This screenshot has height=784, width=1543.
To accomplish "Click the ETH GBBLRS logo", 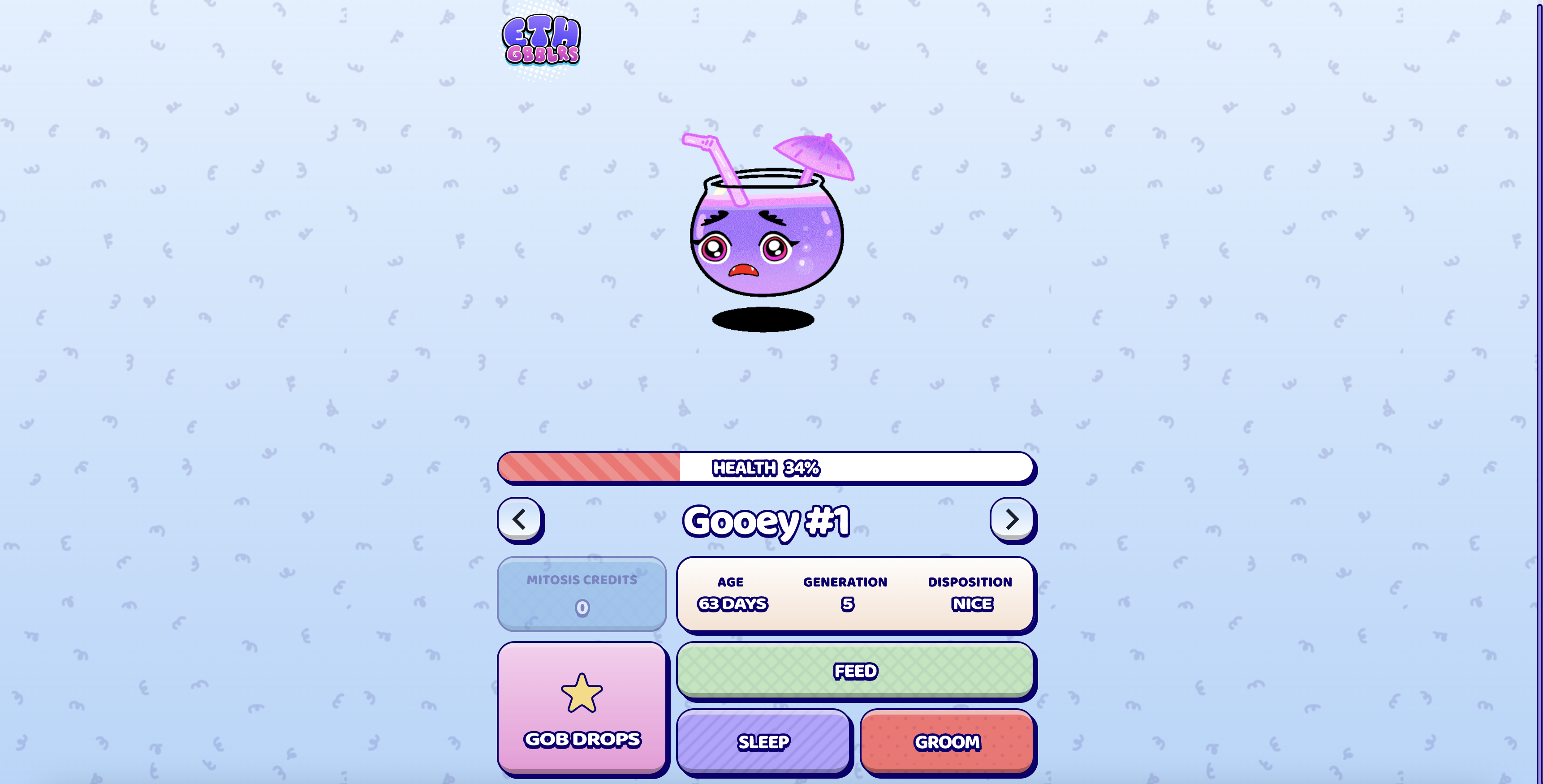I will [542, 42].
